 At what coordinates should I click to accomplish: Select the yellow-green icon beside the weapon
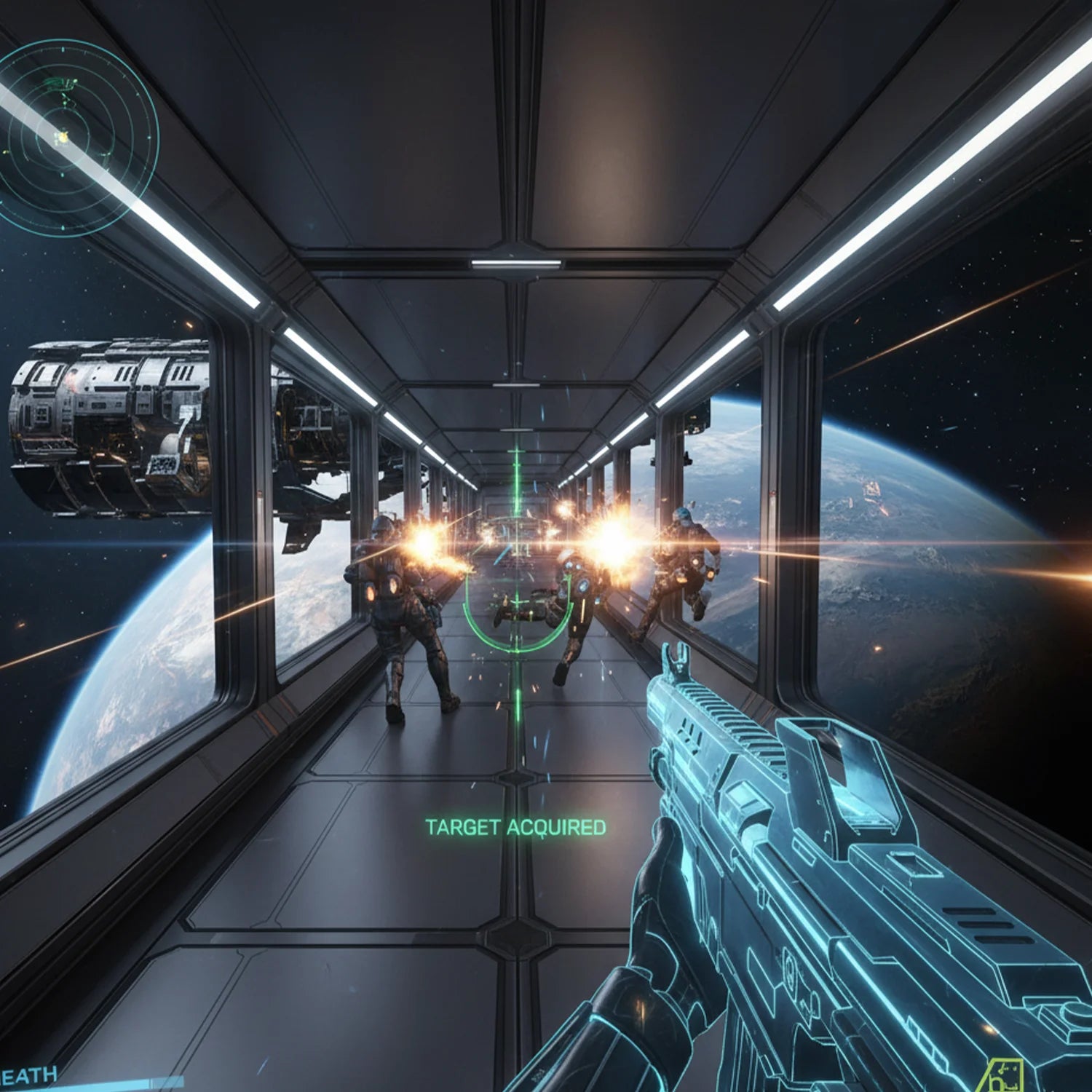pyautogui.click(x=1004, y=1075)
